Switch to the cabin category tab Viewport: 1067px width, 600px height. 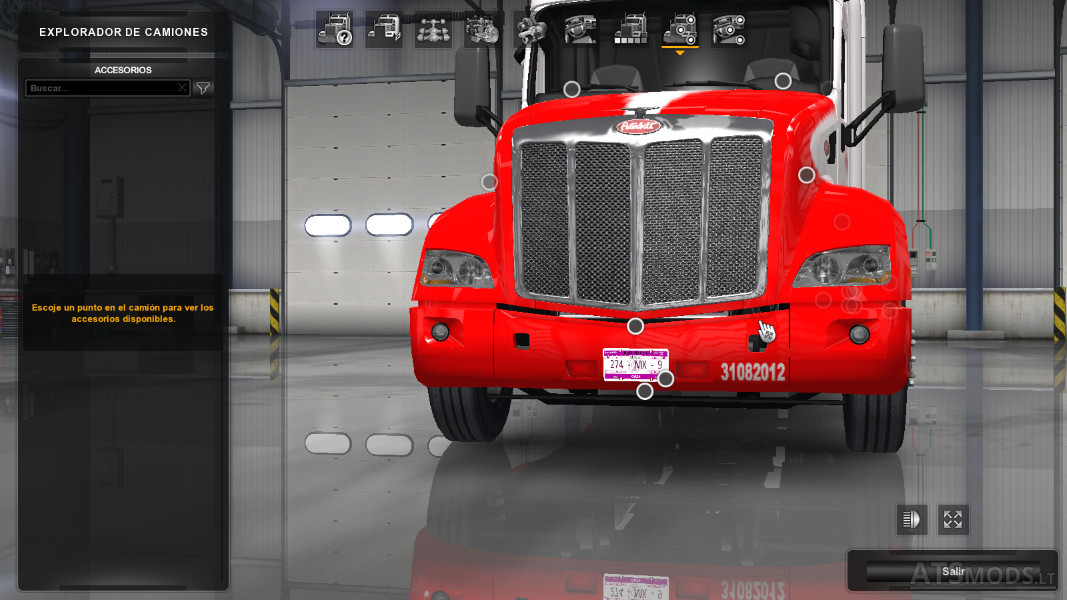point(384,30)
